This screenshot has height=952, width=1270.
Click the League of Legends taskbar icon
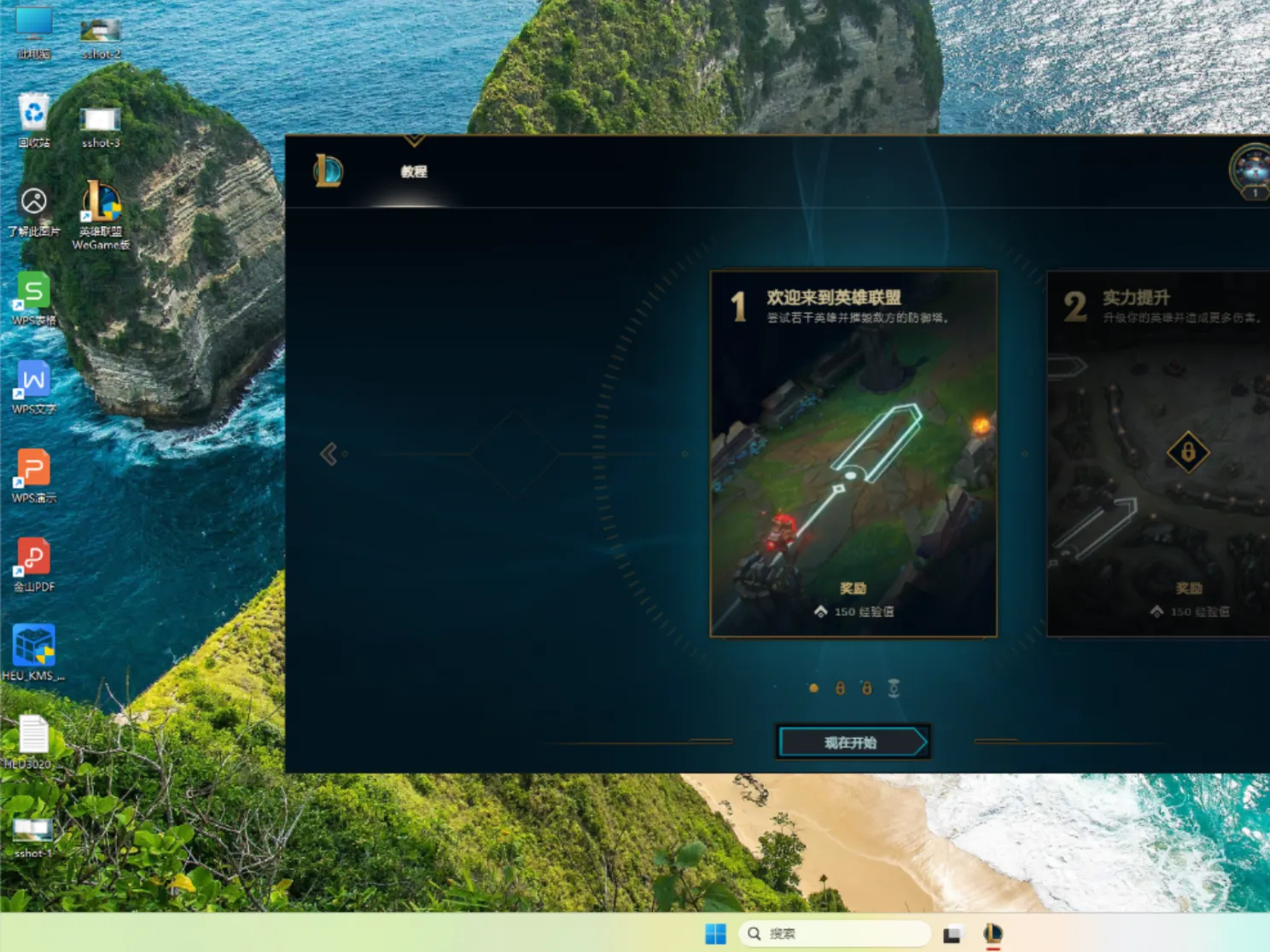tap(991, 933)
